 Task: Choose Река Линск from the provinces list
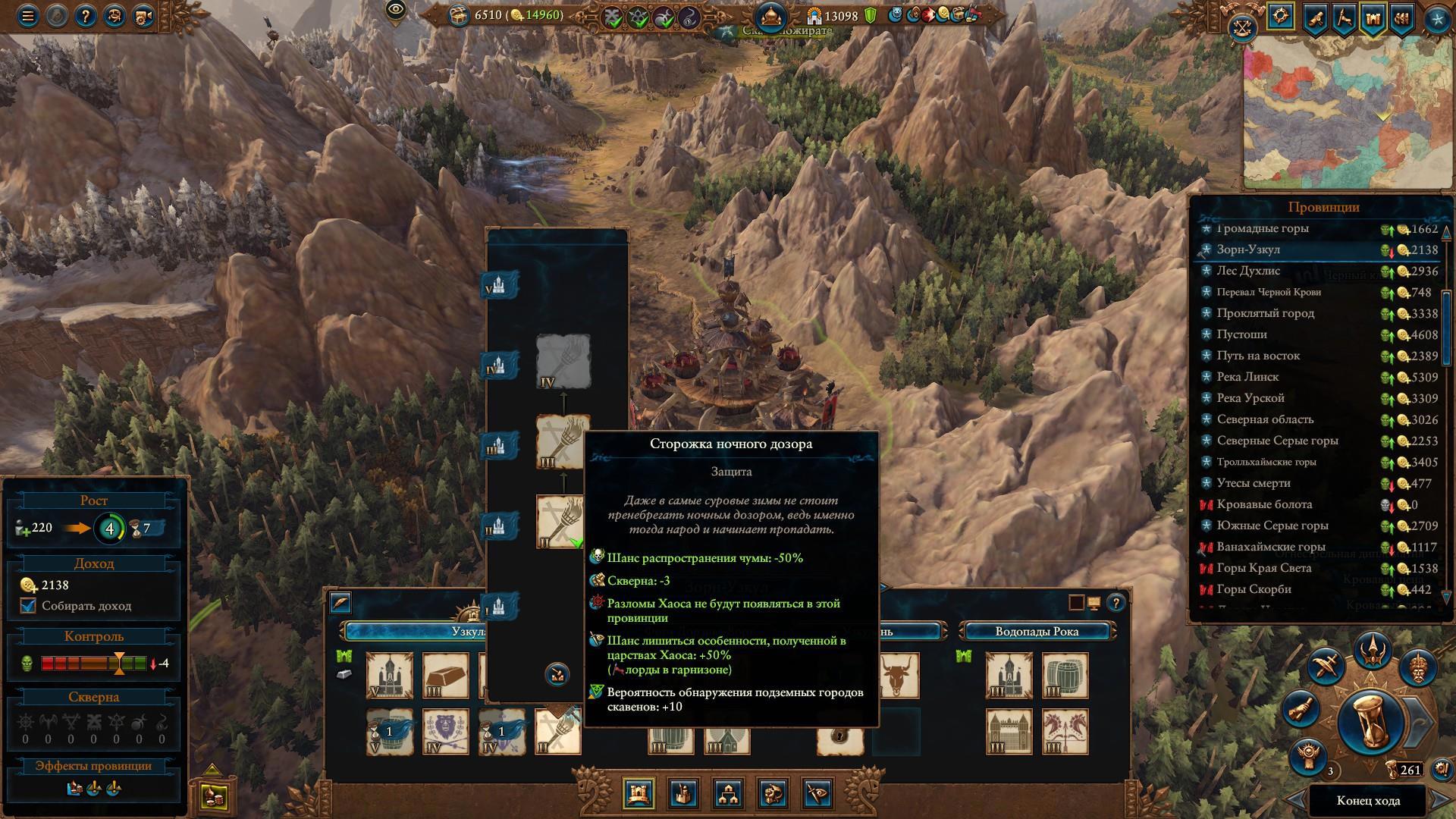click(x=1247, y=377)
